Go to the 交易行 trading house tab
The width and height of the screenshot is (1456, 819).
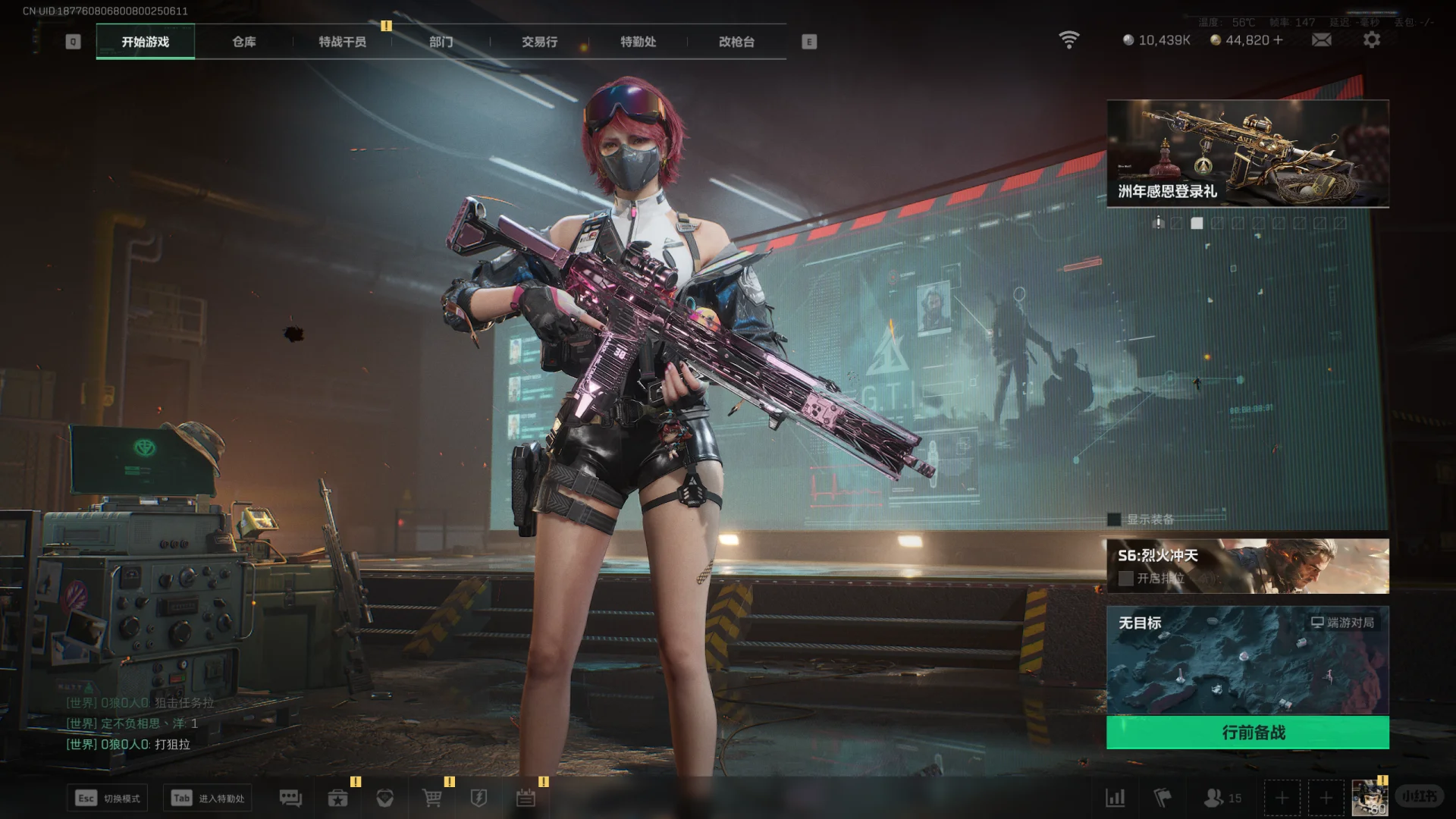pos(539,42)
